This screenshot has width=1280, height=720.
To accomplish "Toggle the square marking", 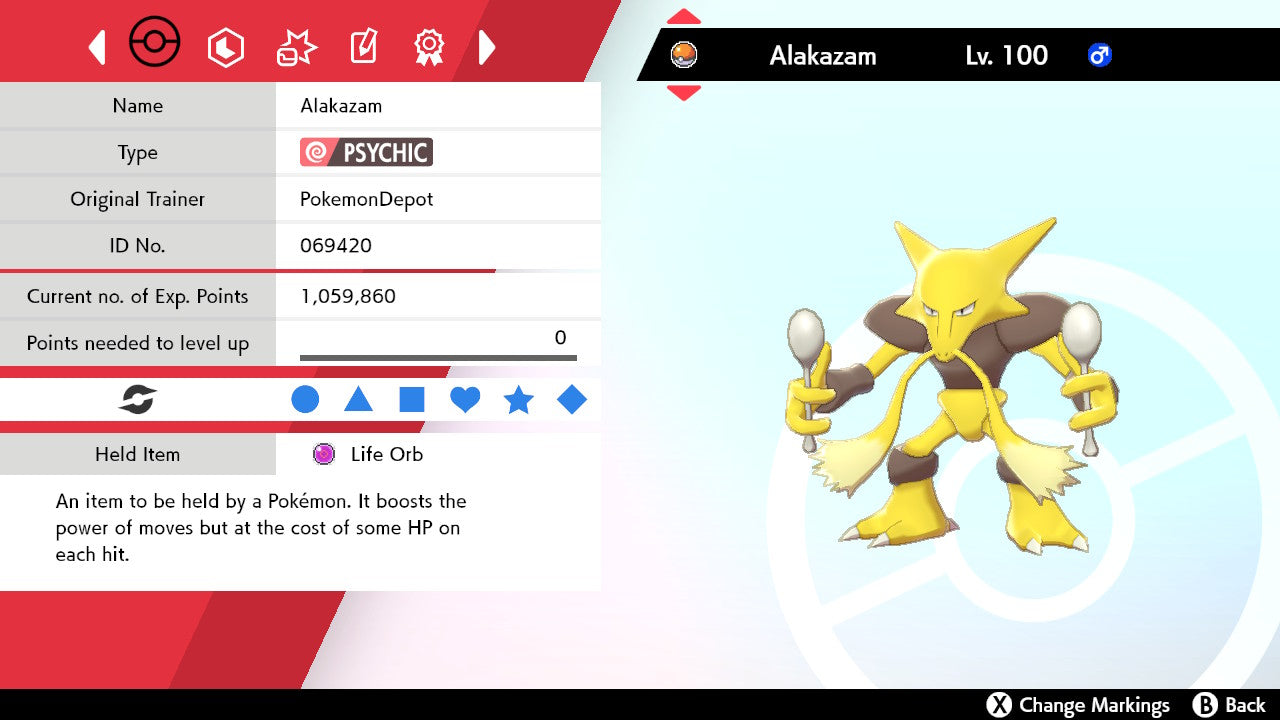I will tap(412, 400).
